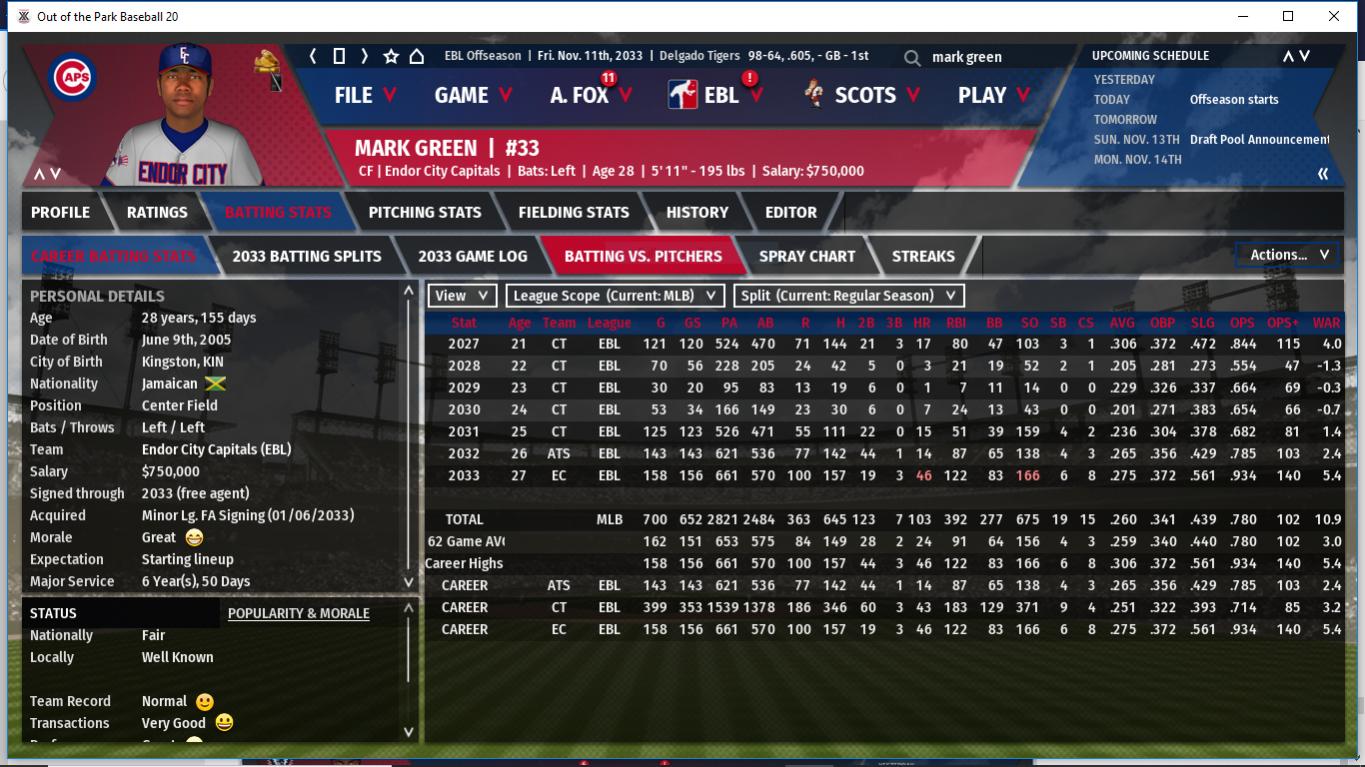The image size is (1365, 767).
Task: Open the League Scope dropdown
Action: (615, 296)
